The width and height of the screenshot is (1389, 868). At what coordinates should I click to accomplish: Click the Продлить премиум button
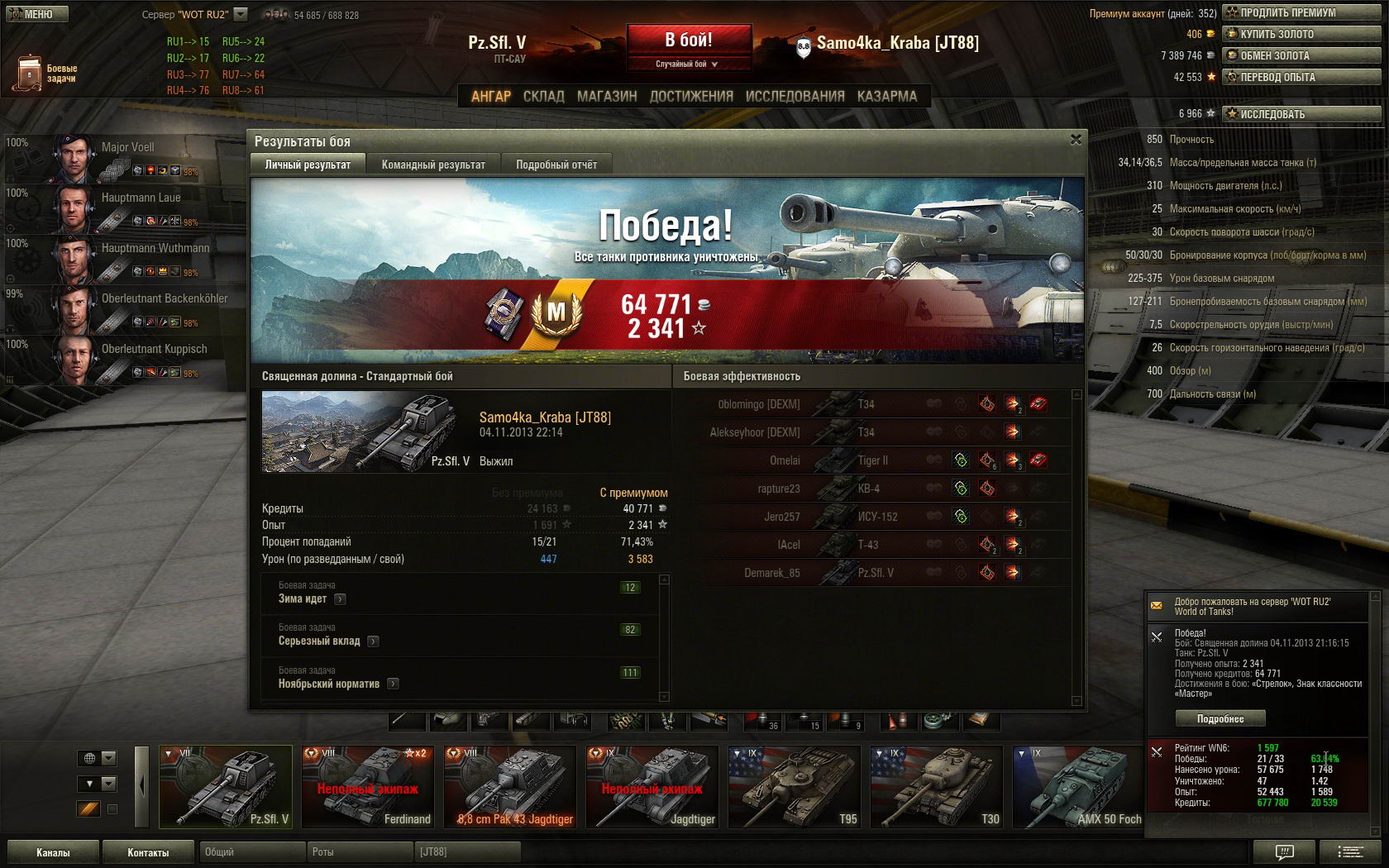click(1302, 12)
